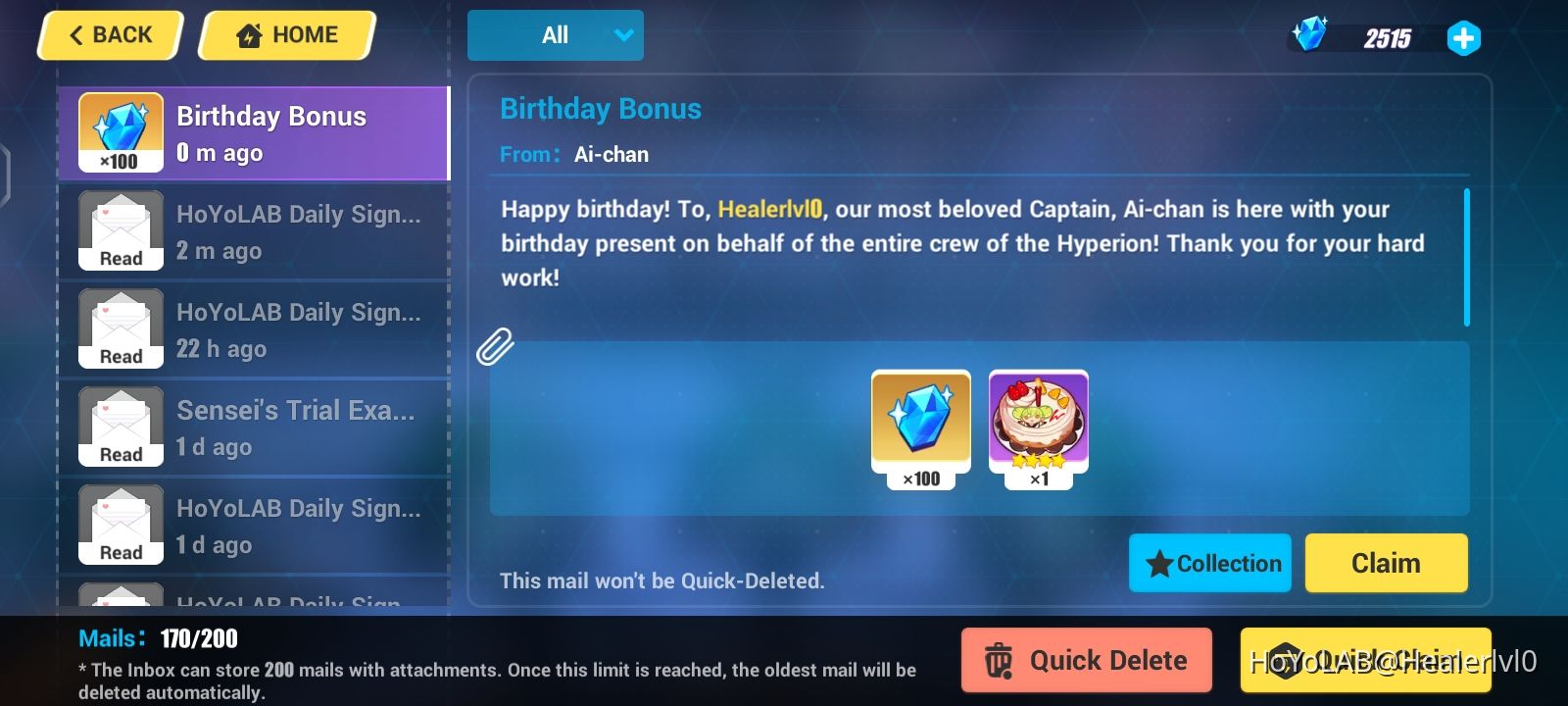This screenshot has height=706, width=1568.
Task: Click the star icon on Collection button
Action: click(x=1159, y=563)
